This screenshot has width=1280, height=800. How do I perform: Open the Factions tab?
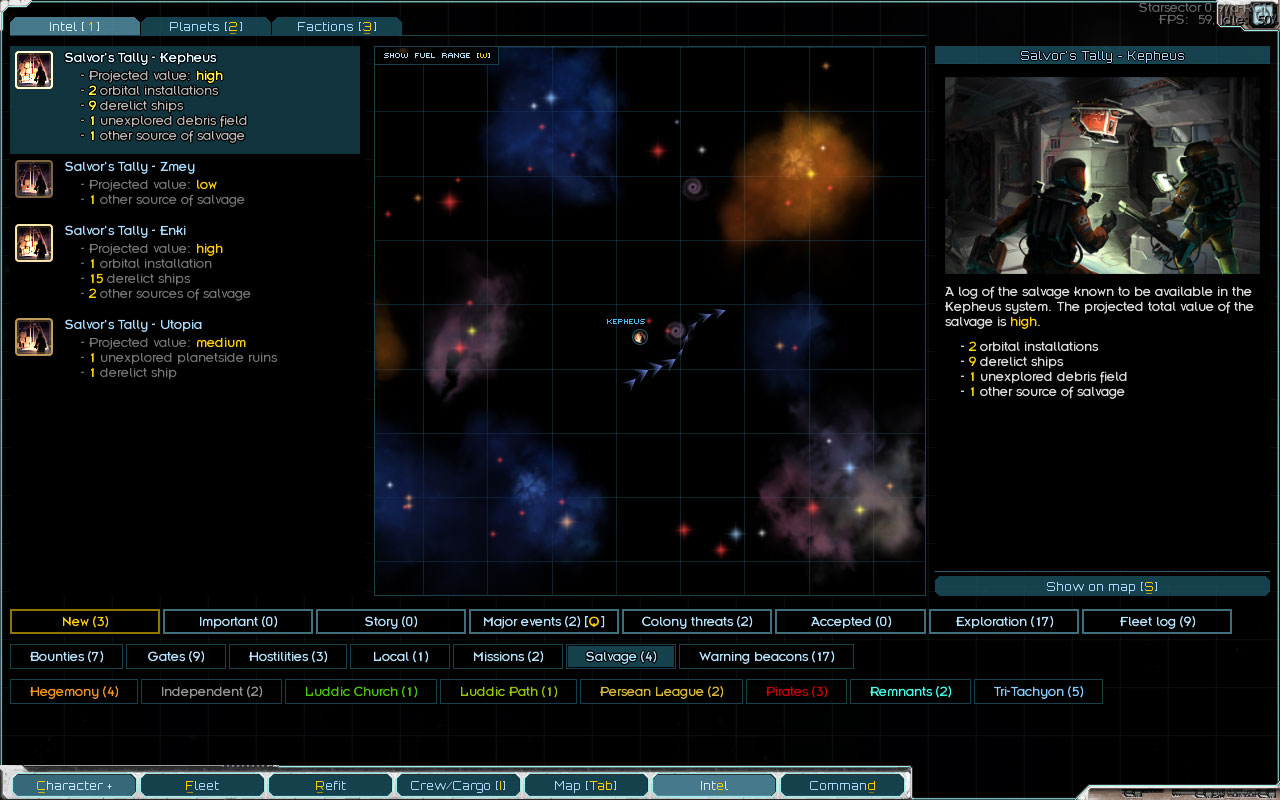336,27
